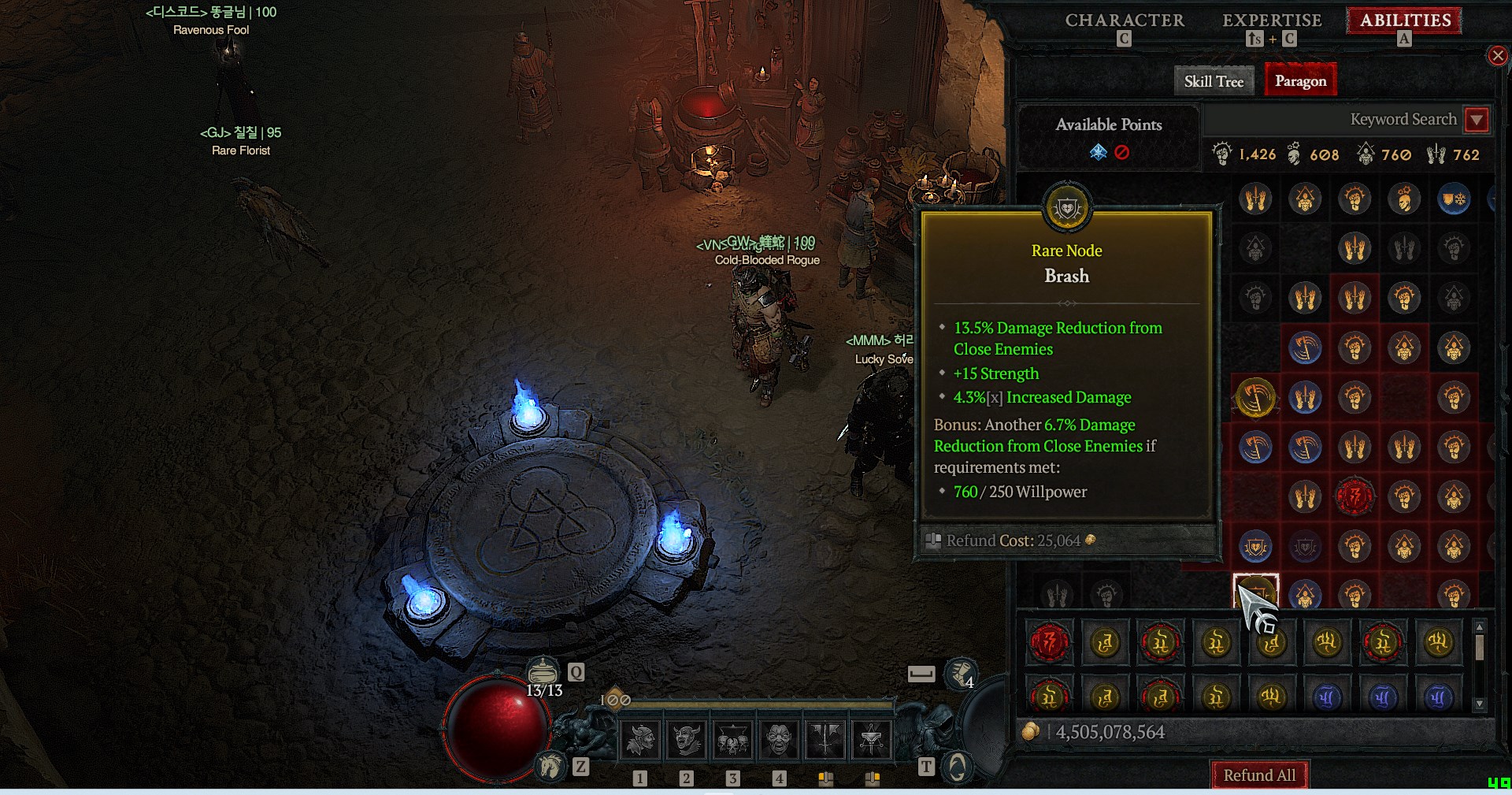Click the Refund All button
This screenshot has height=795, width=1512.
tap(1259, 775)
